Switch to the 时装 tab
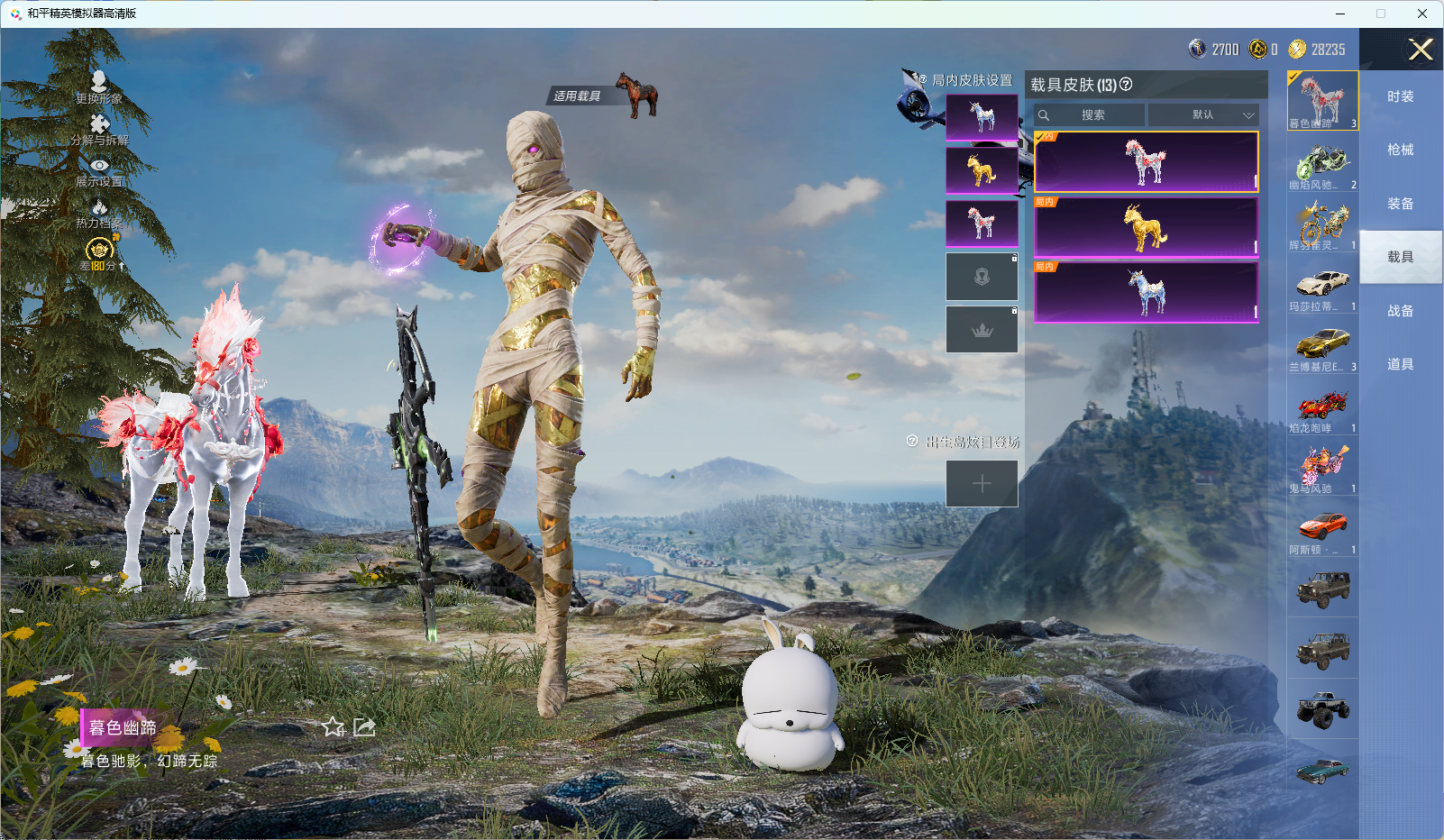The height and width of the screenshot is (840, 1444). [x=1400, y=96]
